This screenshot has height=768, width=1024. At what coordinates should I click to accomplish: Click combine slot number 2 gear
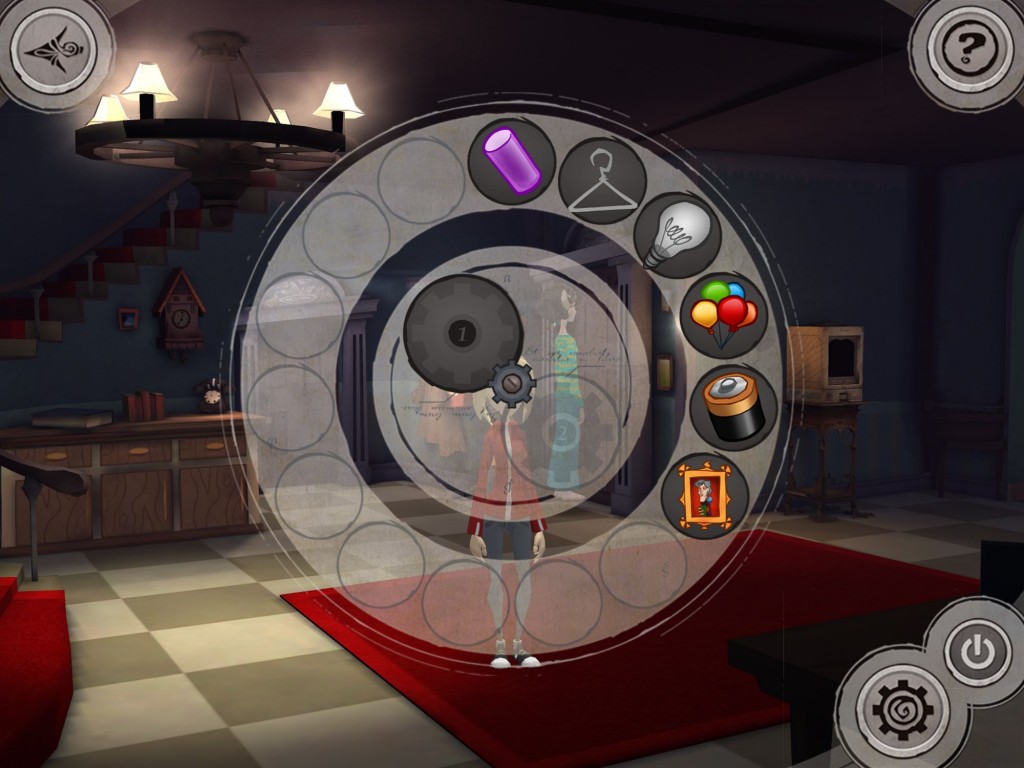coord(561,433)
